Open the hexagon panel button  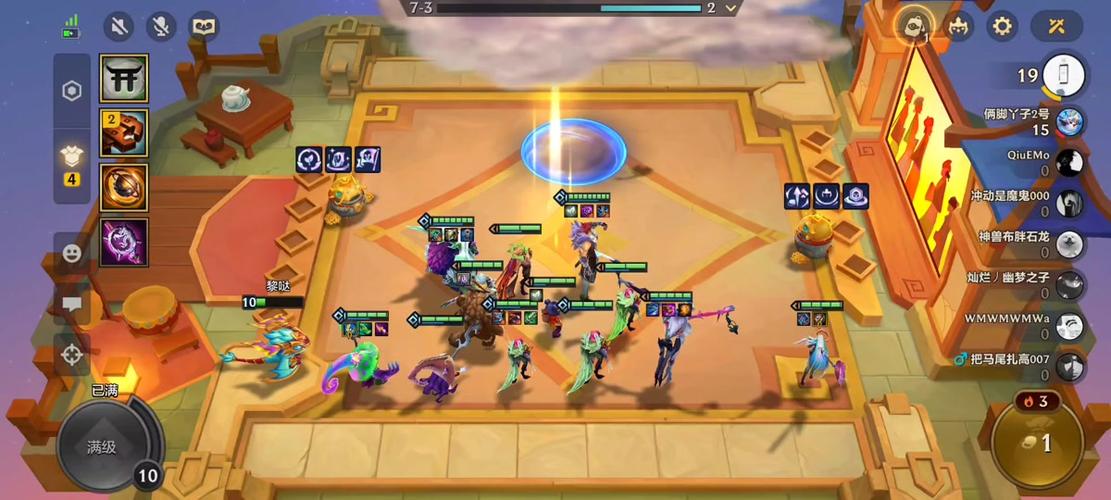[x=72, y=92]
